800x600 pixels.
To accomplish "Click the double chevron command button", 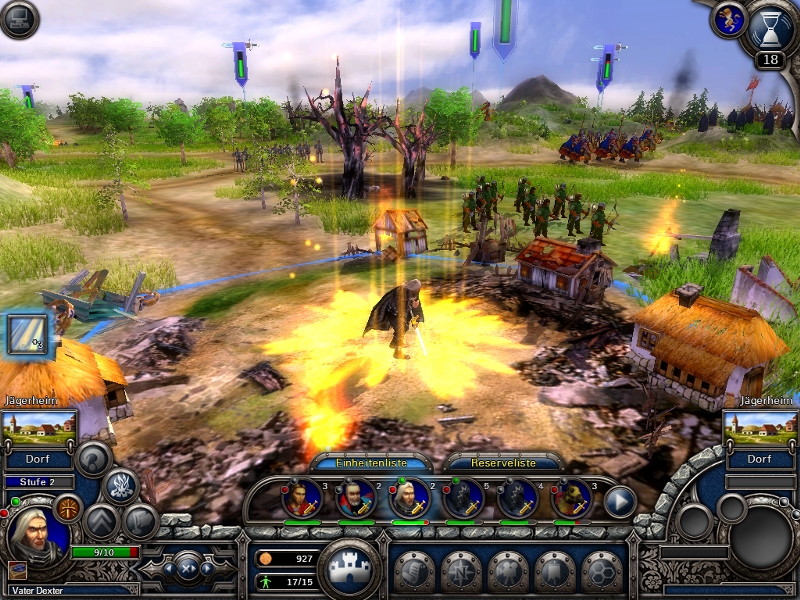I will (x=102, y=521).
